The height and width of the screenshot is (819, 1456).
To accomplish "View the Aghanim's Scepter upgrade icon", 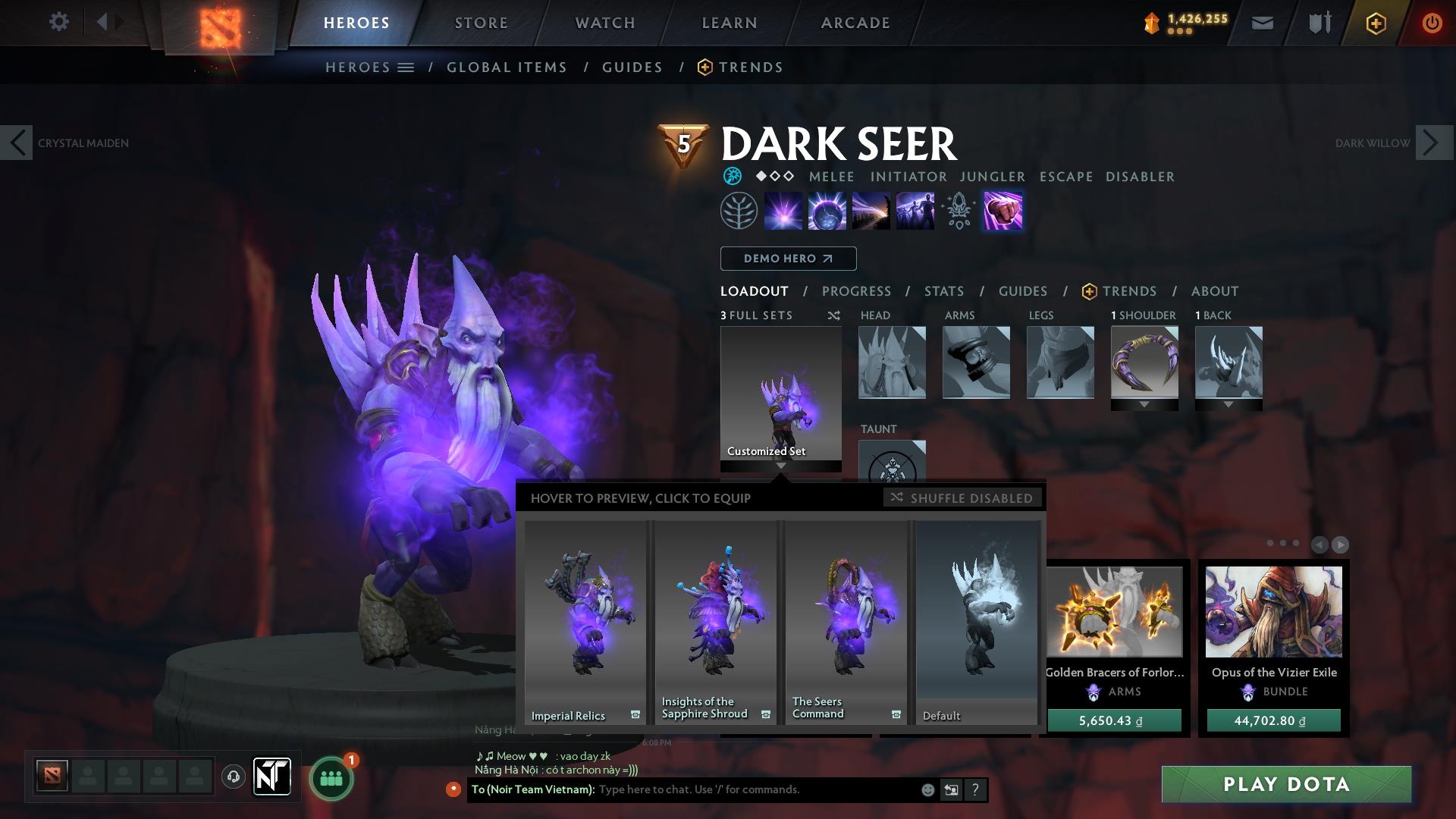I will (x=959, y=211).
